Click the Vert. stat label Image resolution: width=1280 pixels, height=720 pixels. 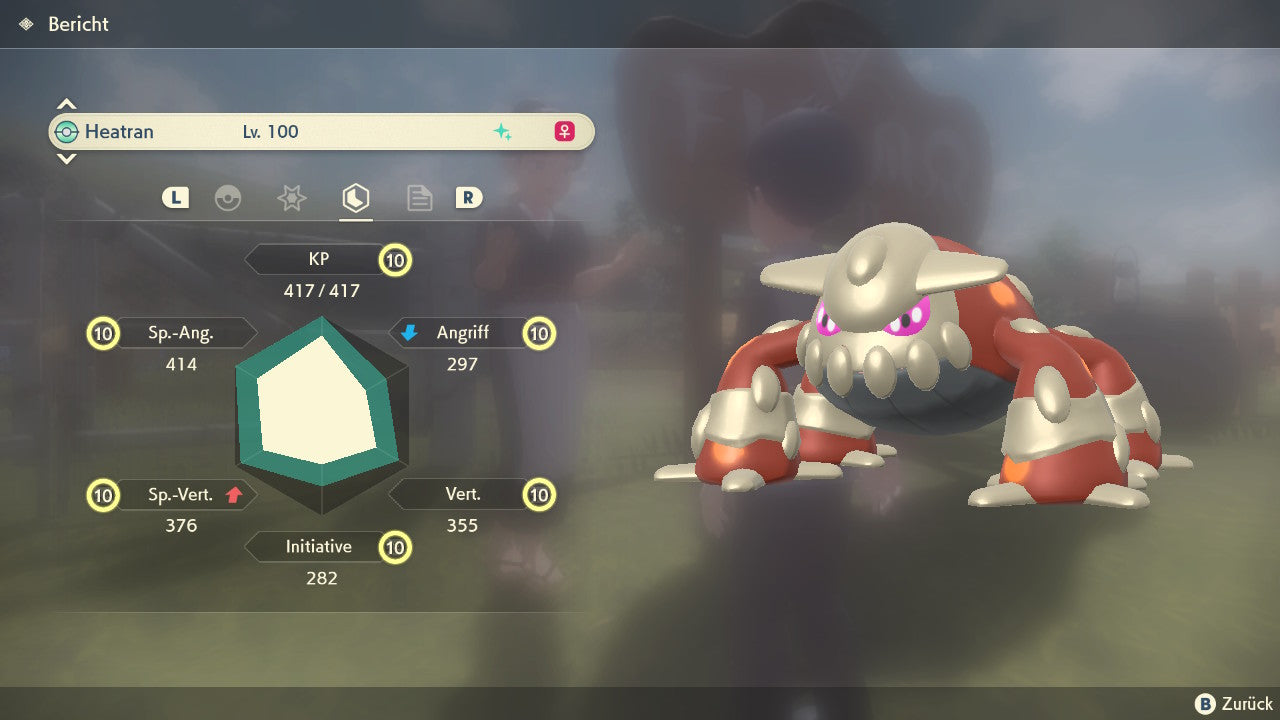462,494
